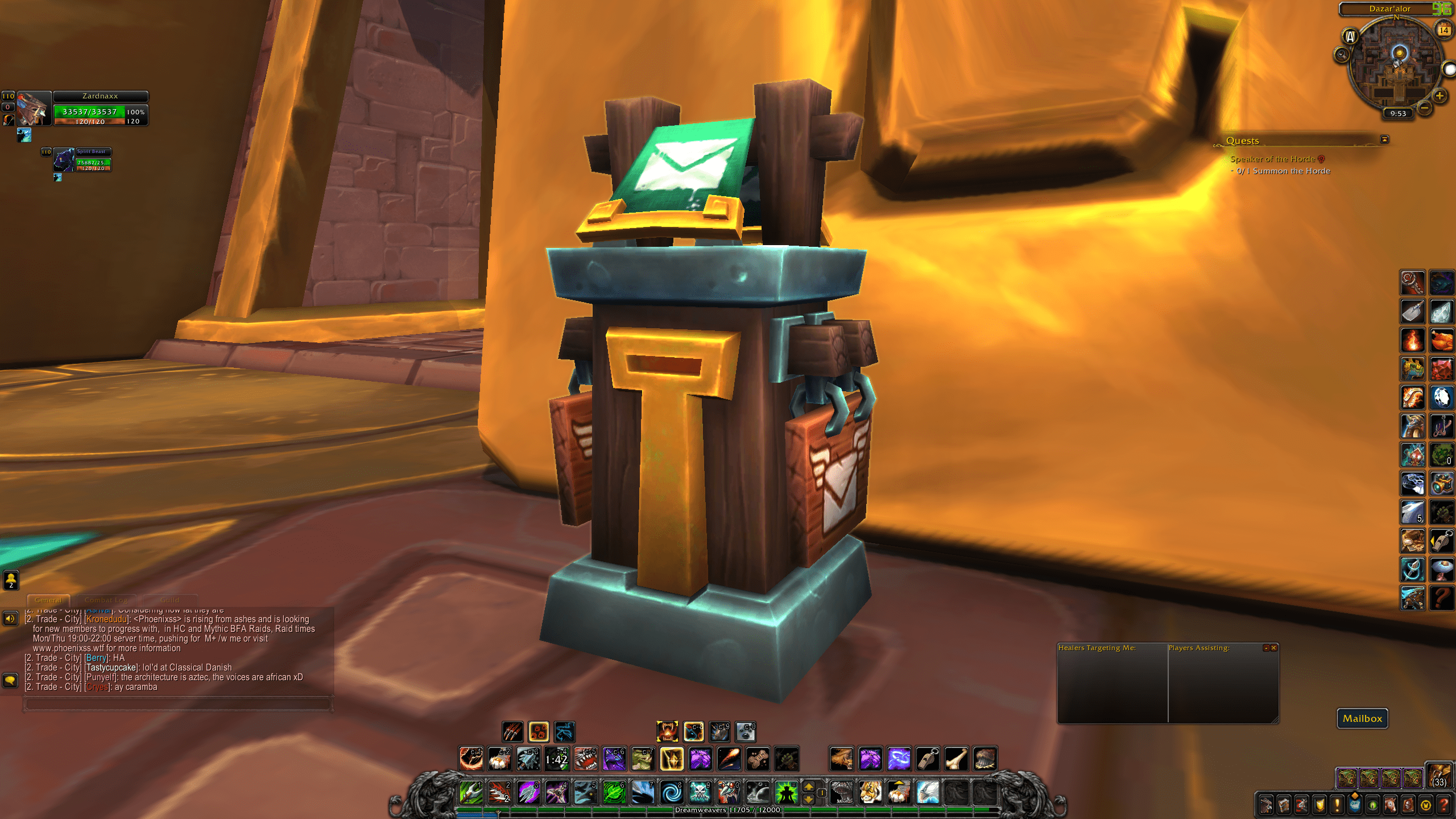
Task: Click the Dreamweavers reputation bar
Action: tap(727, 810)
